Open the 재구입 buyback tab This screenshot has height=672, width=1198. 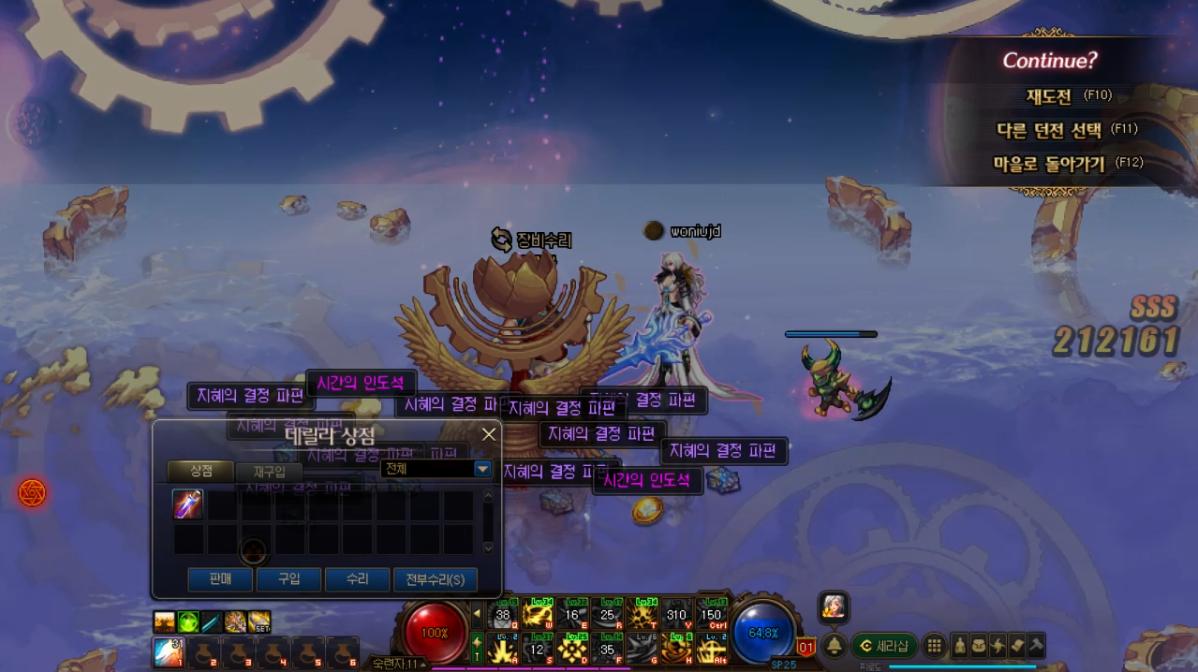click(x=269, y=471)
